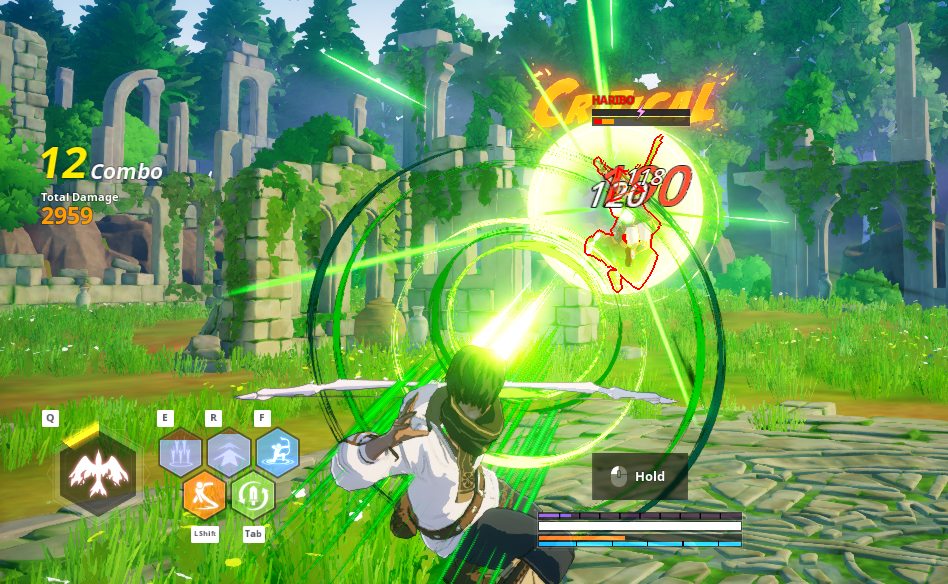This screenshot has width=948, height=584.
Task: Select the green weapon swap icon
Action: point(253,494)
